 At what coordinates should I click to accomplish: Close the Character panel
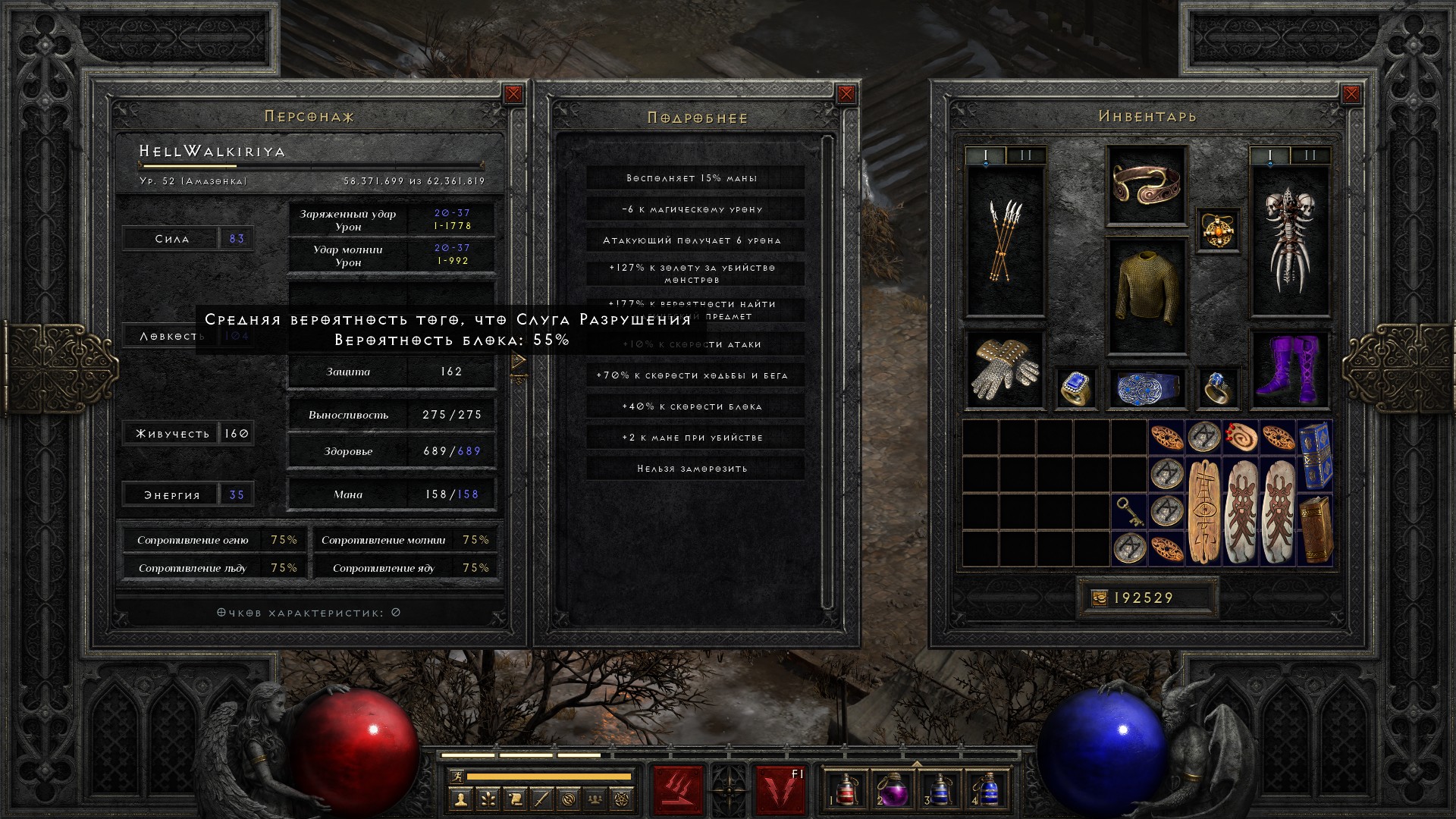[x=513, y=94]
